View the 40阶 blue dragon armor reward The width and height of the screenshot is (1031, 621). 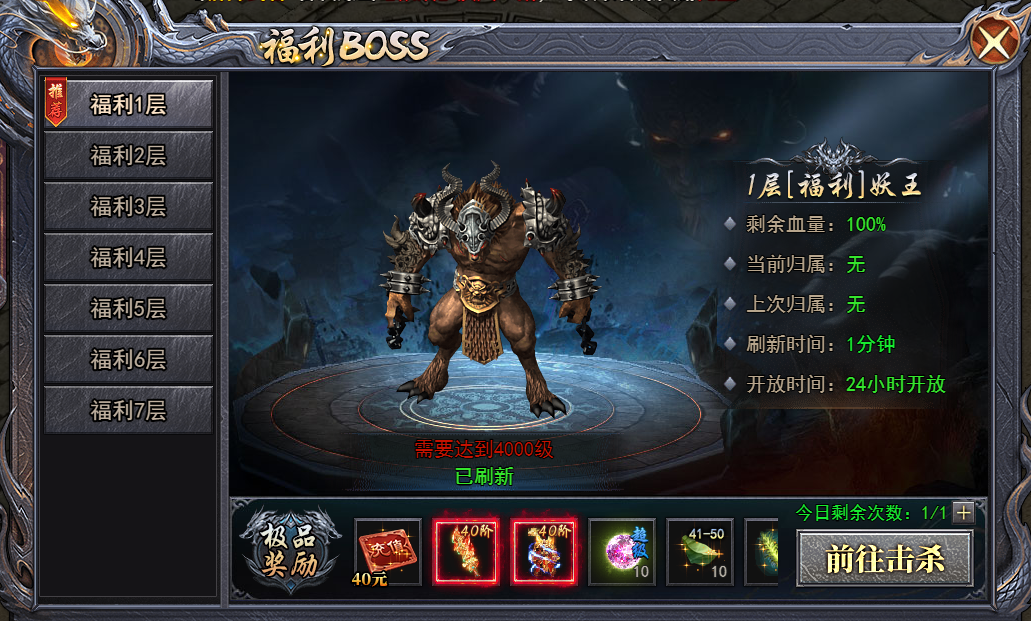point(543,551)
